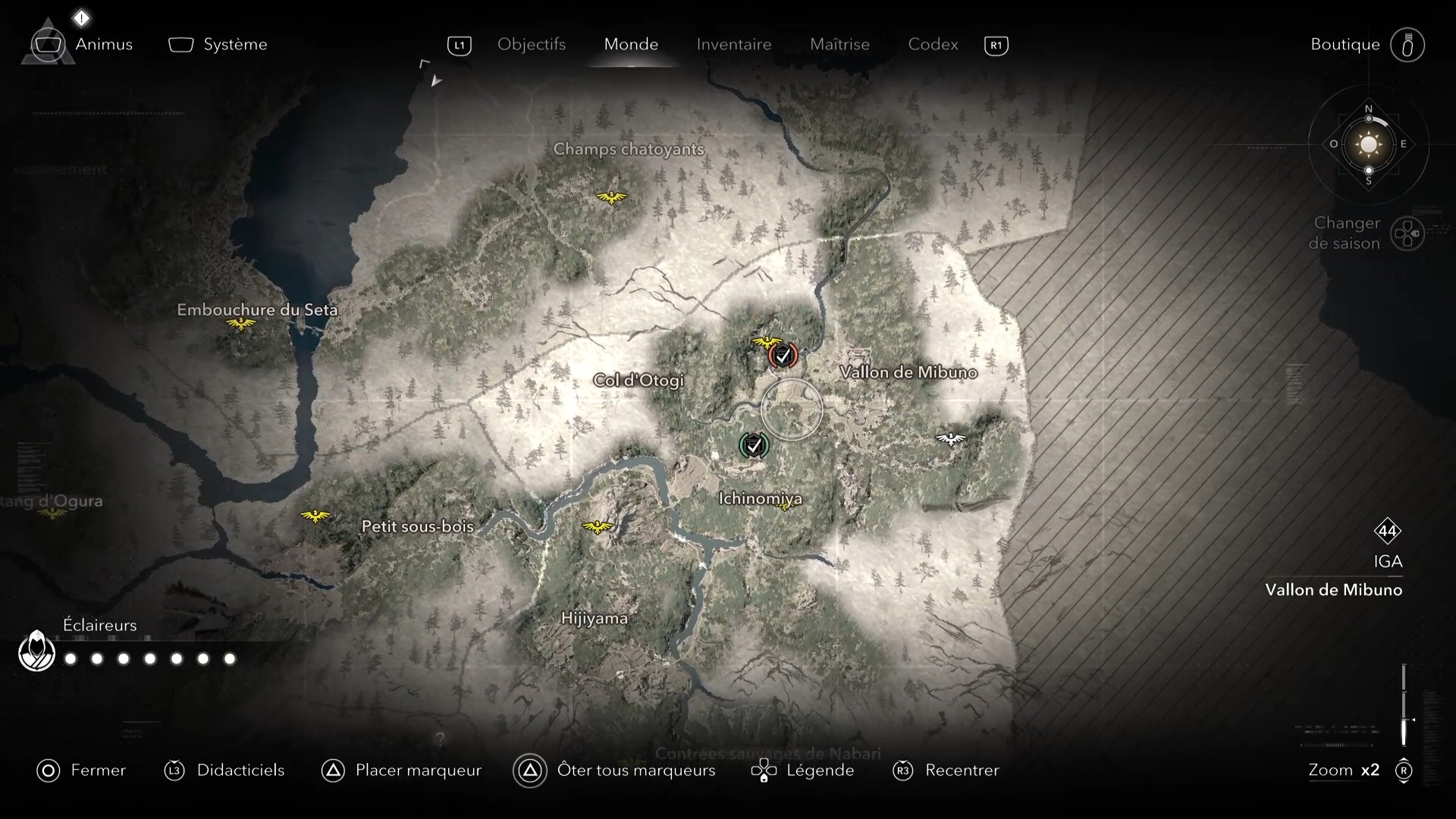Click the Éclaireurs scout emblem icon
The height and width of the screenshot is (819, 1456).
[36, 651]
